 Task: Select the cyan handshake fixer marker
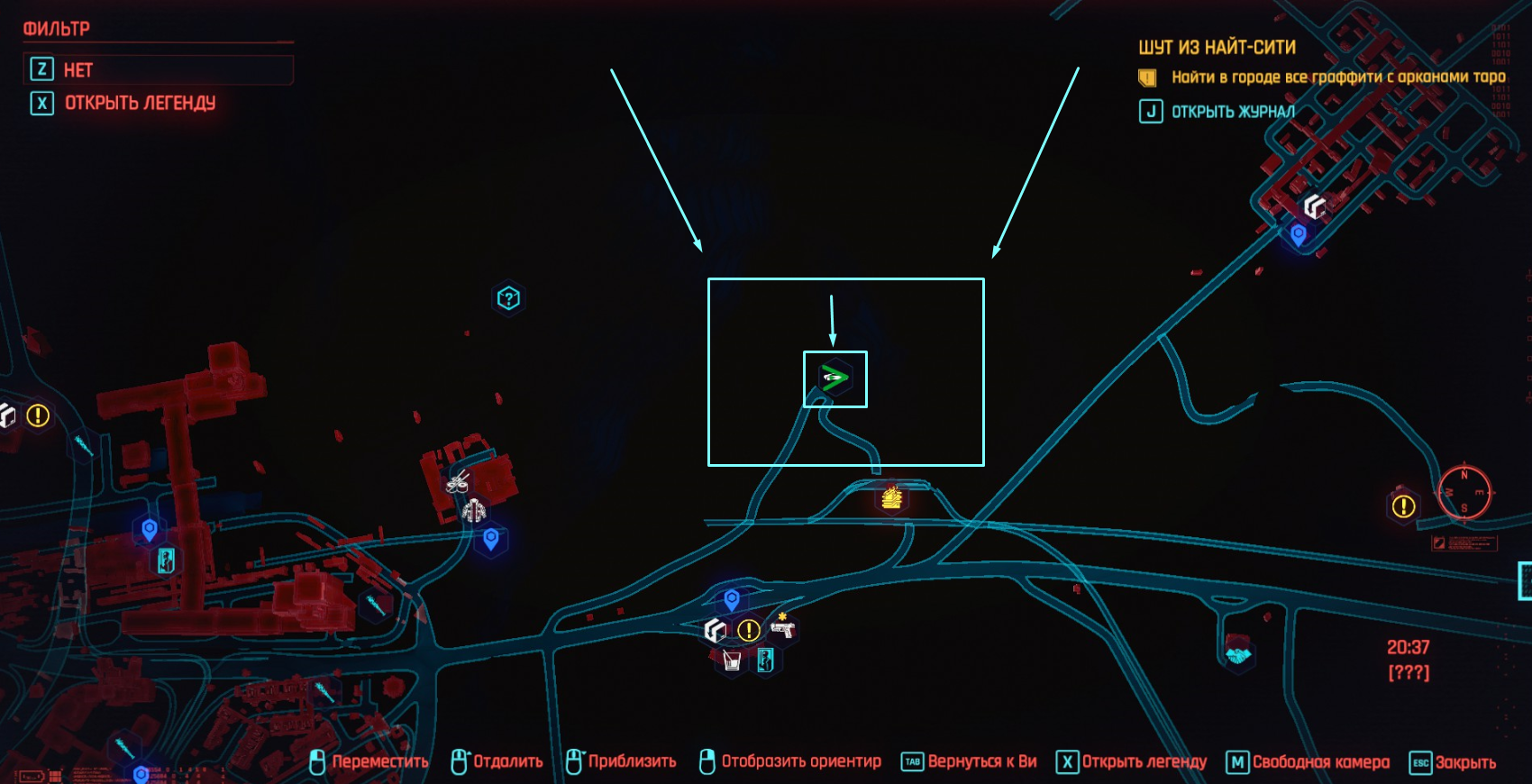[1239, 654]
